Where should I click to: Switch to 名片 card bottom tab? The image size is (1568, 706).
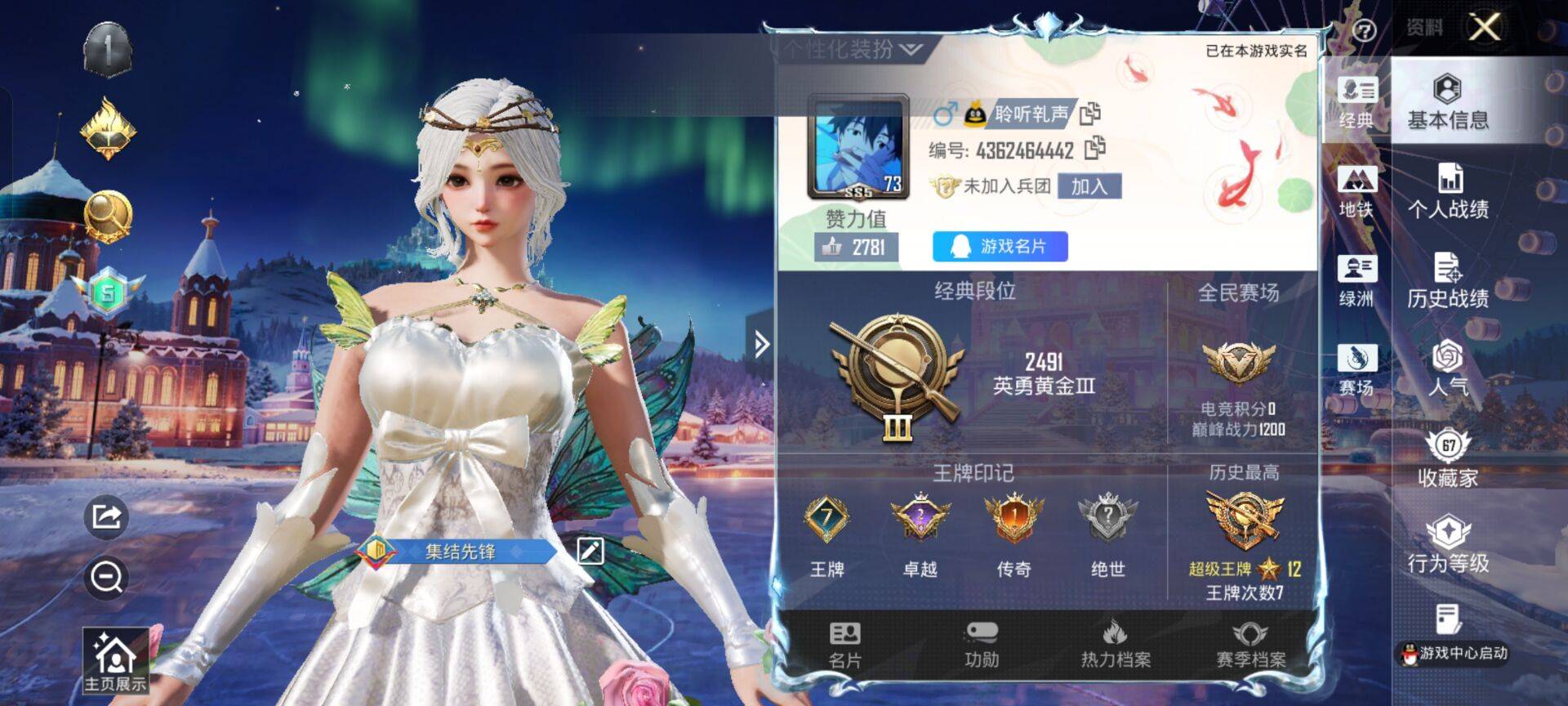point(844,646)
